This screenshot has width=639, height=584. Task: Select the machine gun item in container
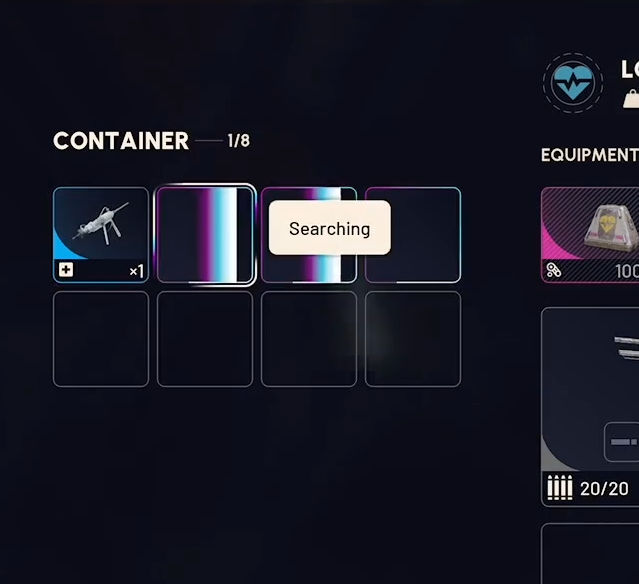click(100, 234)
